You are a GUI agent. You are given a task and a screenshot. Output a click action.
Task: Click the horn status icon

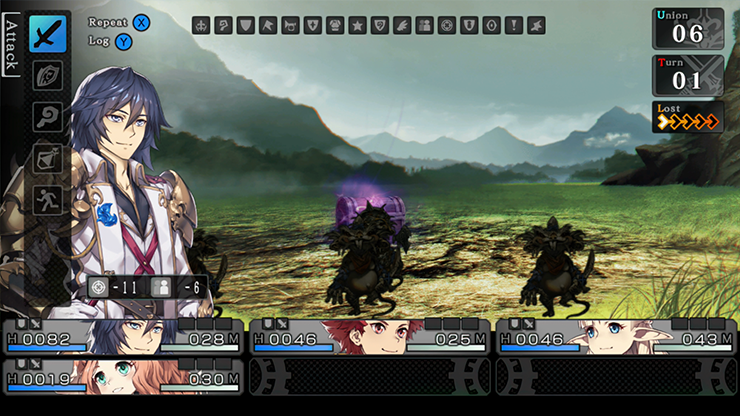tap(290, 26)
